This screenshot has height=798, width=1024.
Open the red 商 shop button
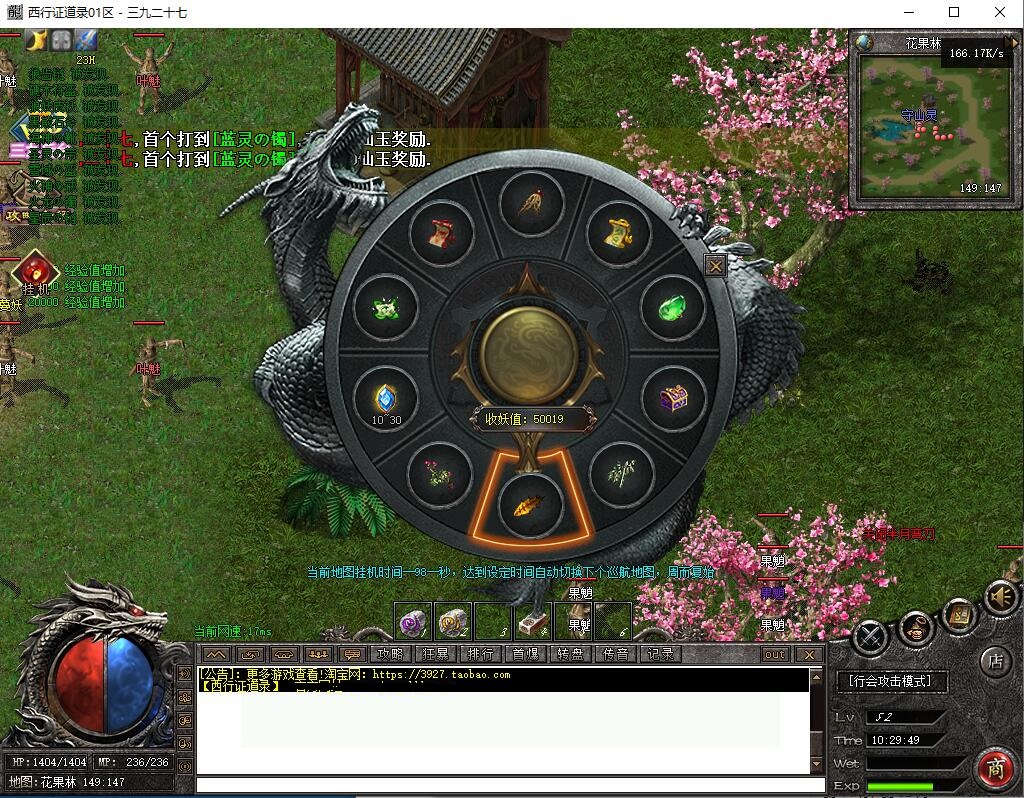click(995, 768)
